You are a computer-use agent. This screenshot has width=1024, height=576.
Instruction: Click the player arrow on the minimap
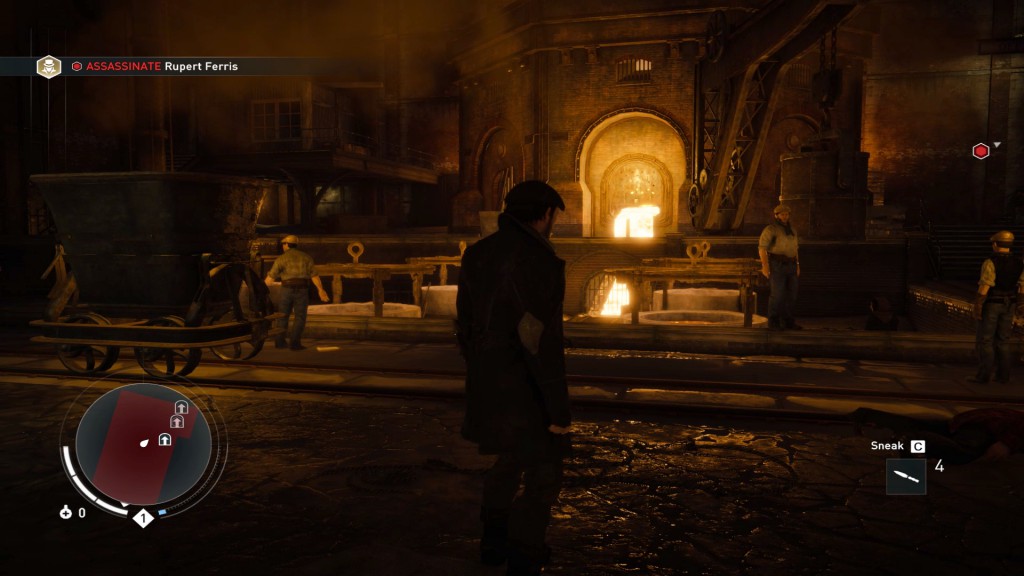point(145,442)
